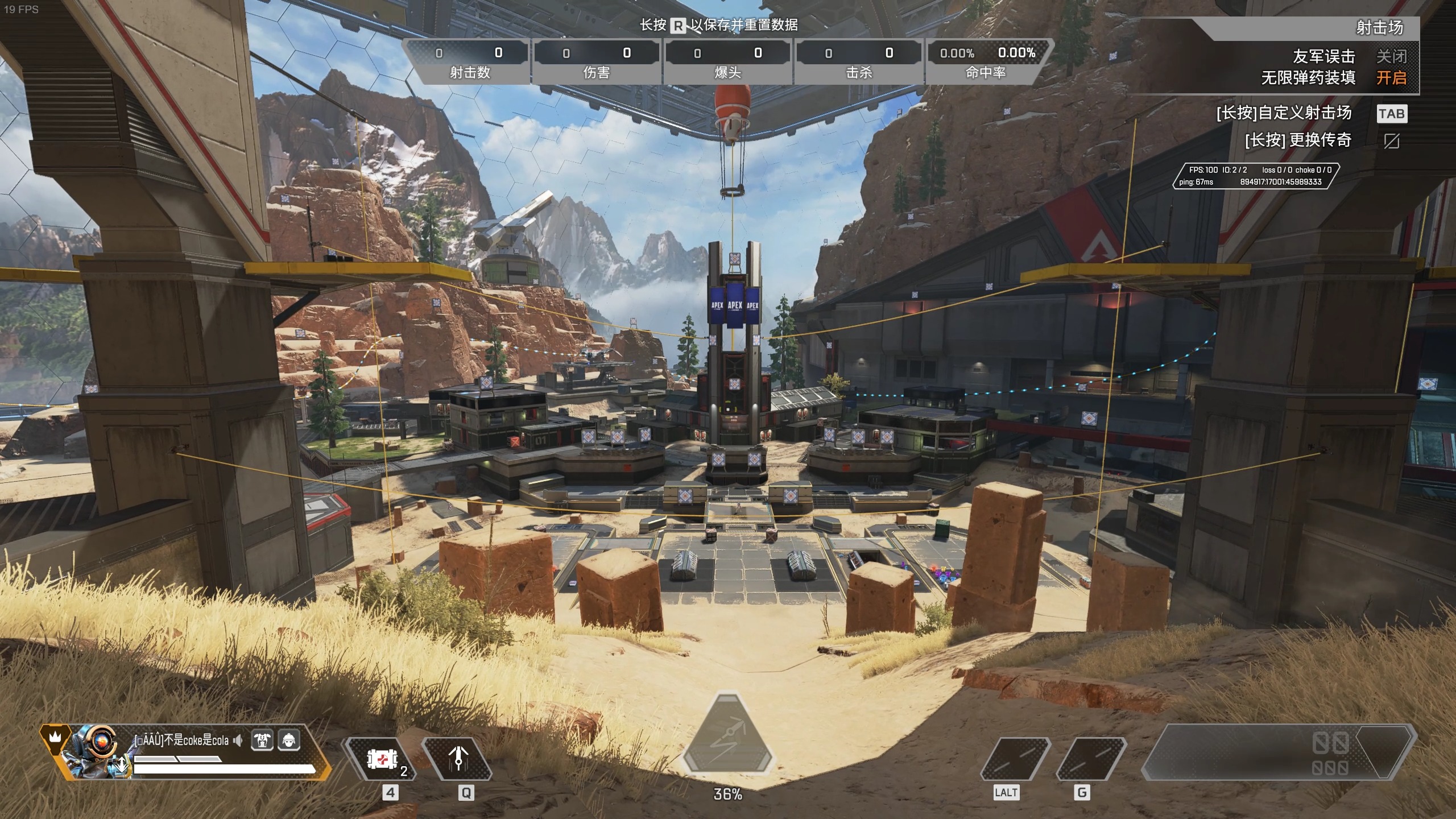The width and height of the screenshot is (1456, 819).
Task: Activate the grapple tactical ability icon
Action: coord(458,760)
